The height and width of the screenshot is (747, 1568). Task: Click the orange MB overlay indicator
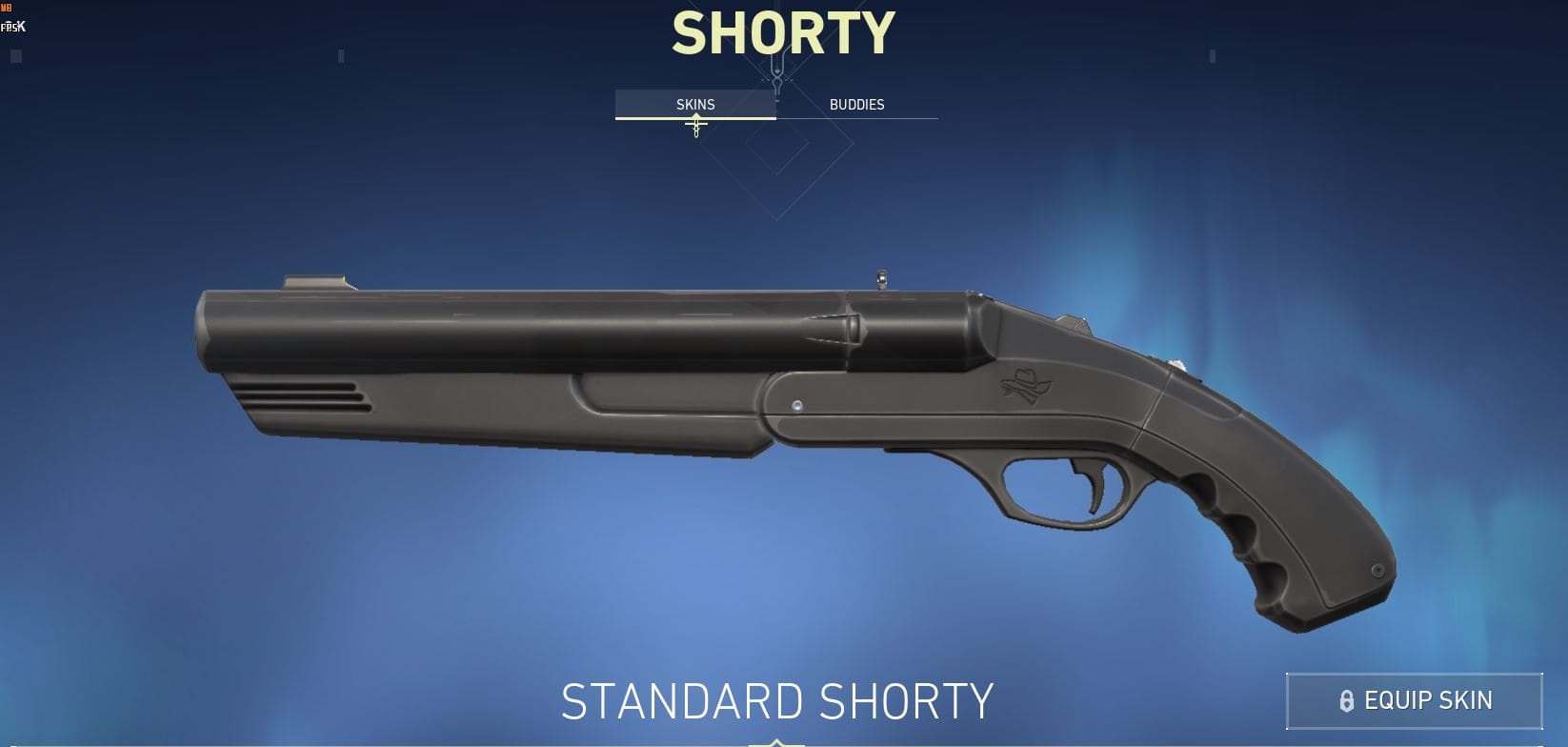[x=8, y=9]
